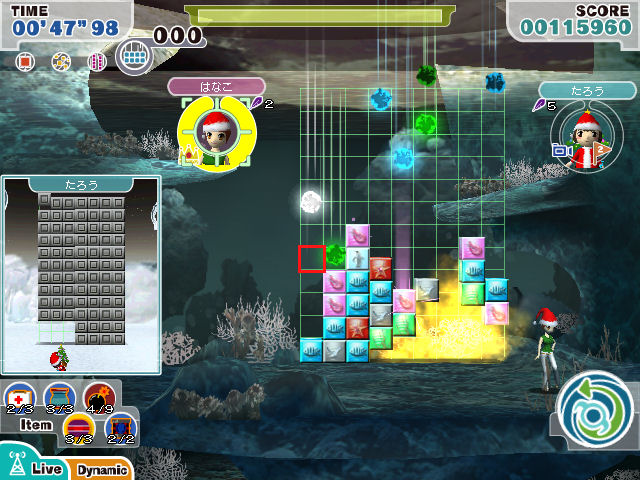Switch to the Dynamic camera mode
This screenshot has width=640, height=480.
(100, 468)
